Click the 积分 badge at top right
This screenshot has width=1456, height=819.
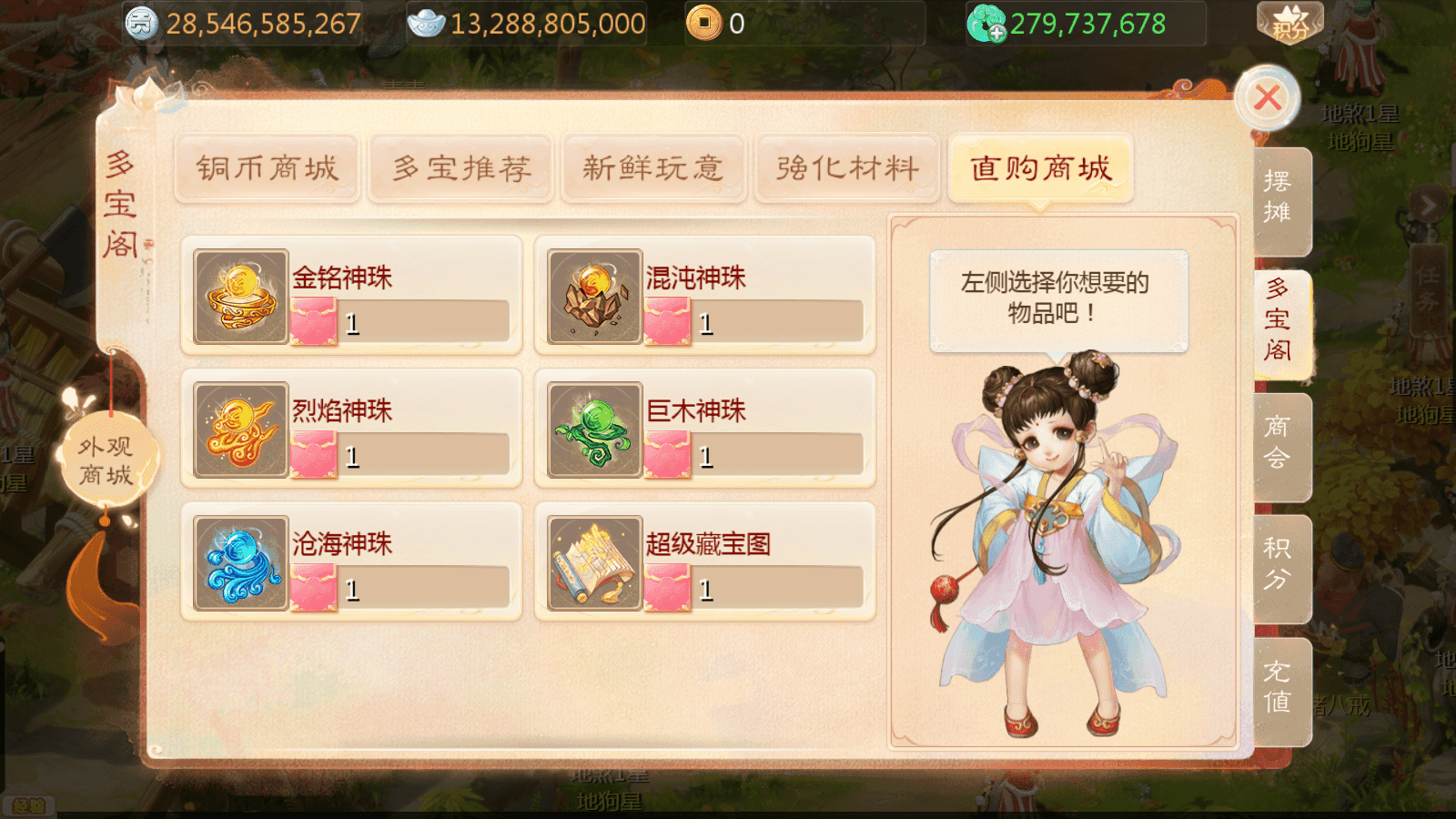tap(1284, 25)
